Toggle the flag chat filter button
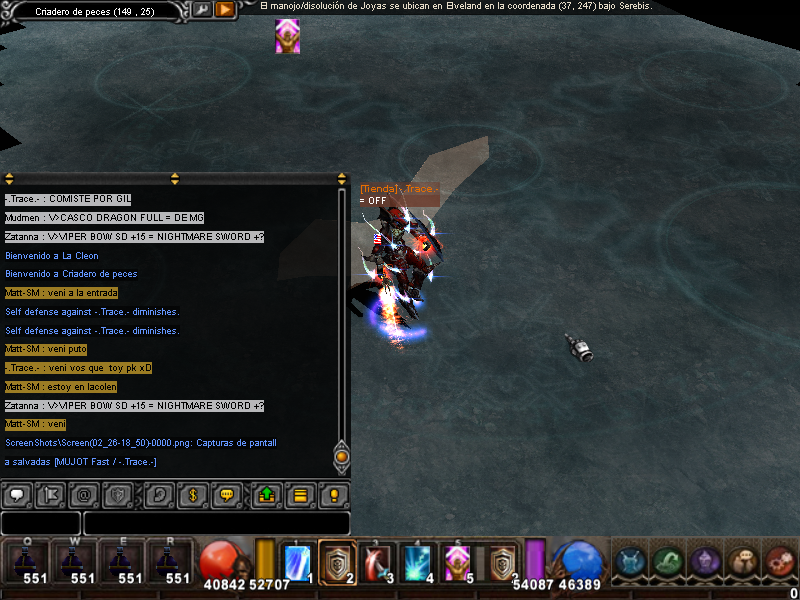 tap(50, 494)
